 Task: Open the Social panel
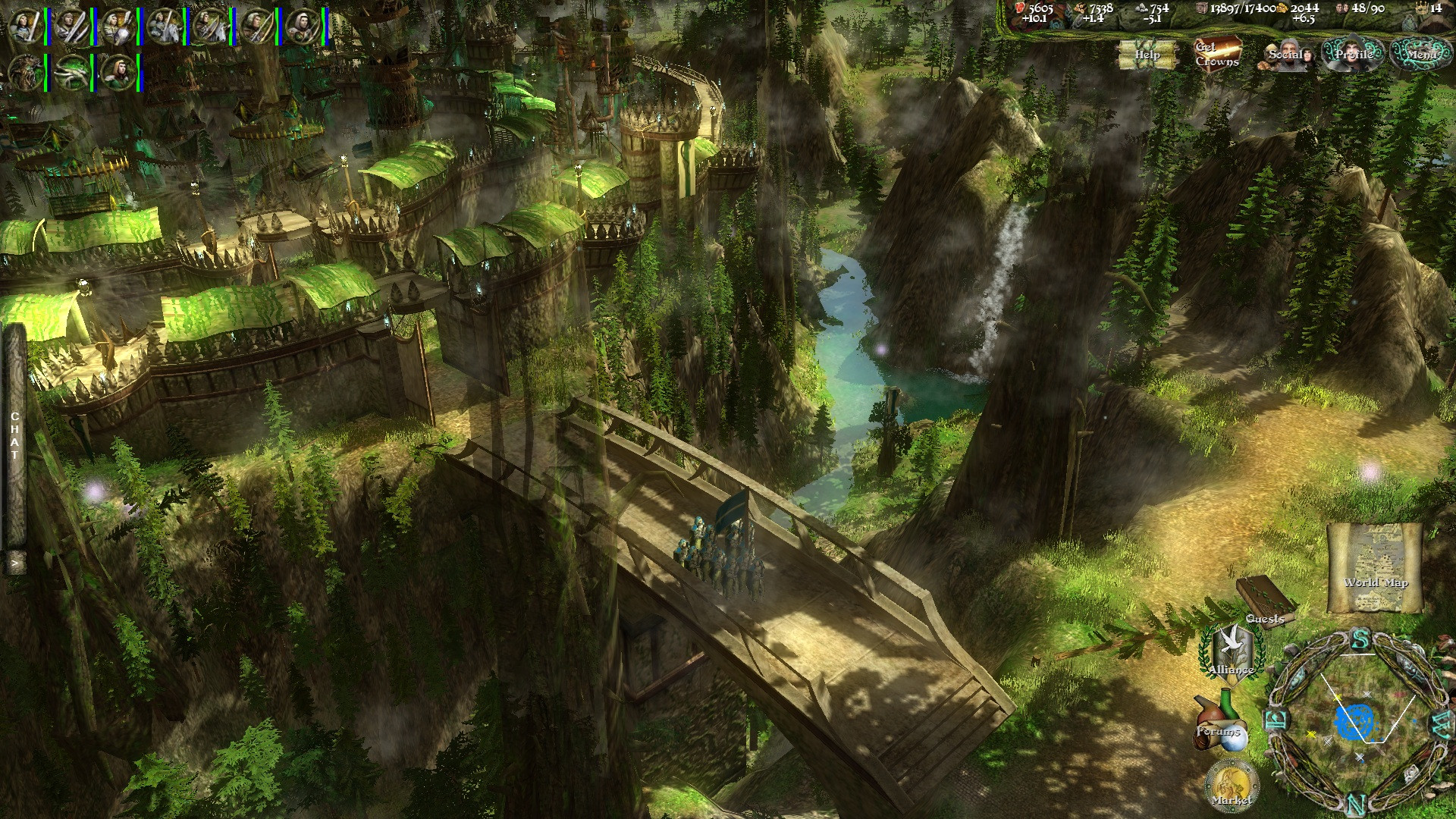(x=1287, y=55)
